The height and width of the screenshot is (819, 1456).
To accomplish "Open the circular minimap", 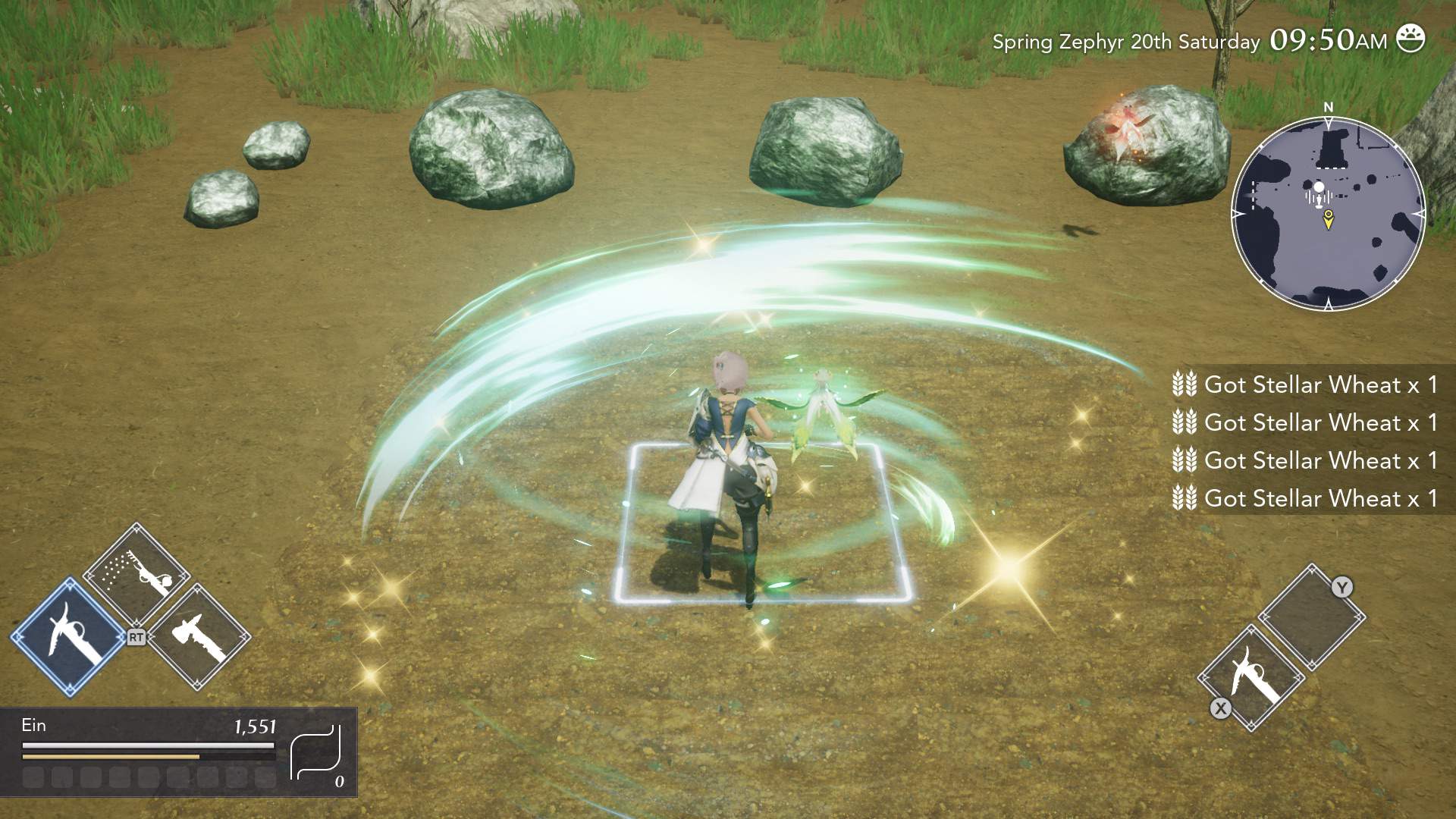I will coord(1328,214).
